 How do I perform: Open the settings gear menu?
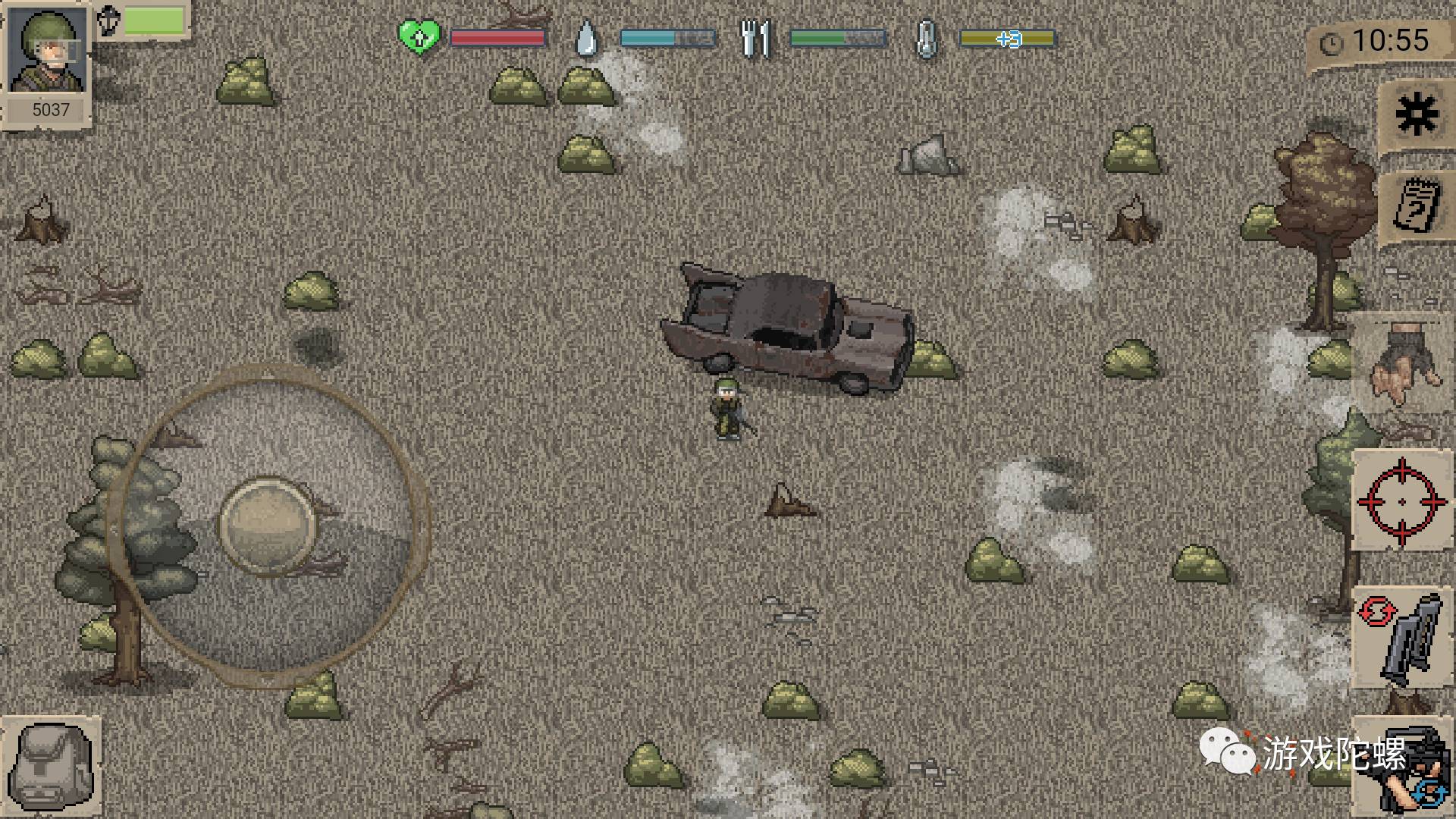tap(1415, 115)
